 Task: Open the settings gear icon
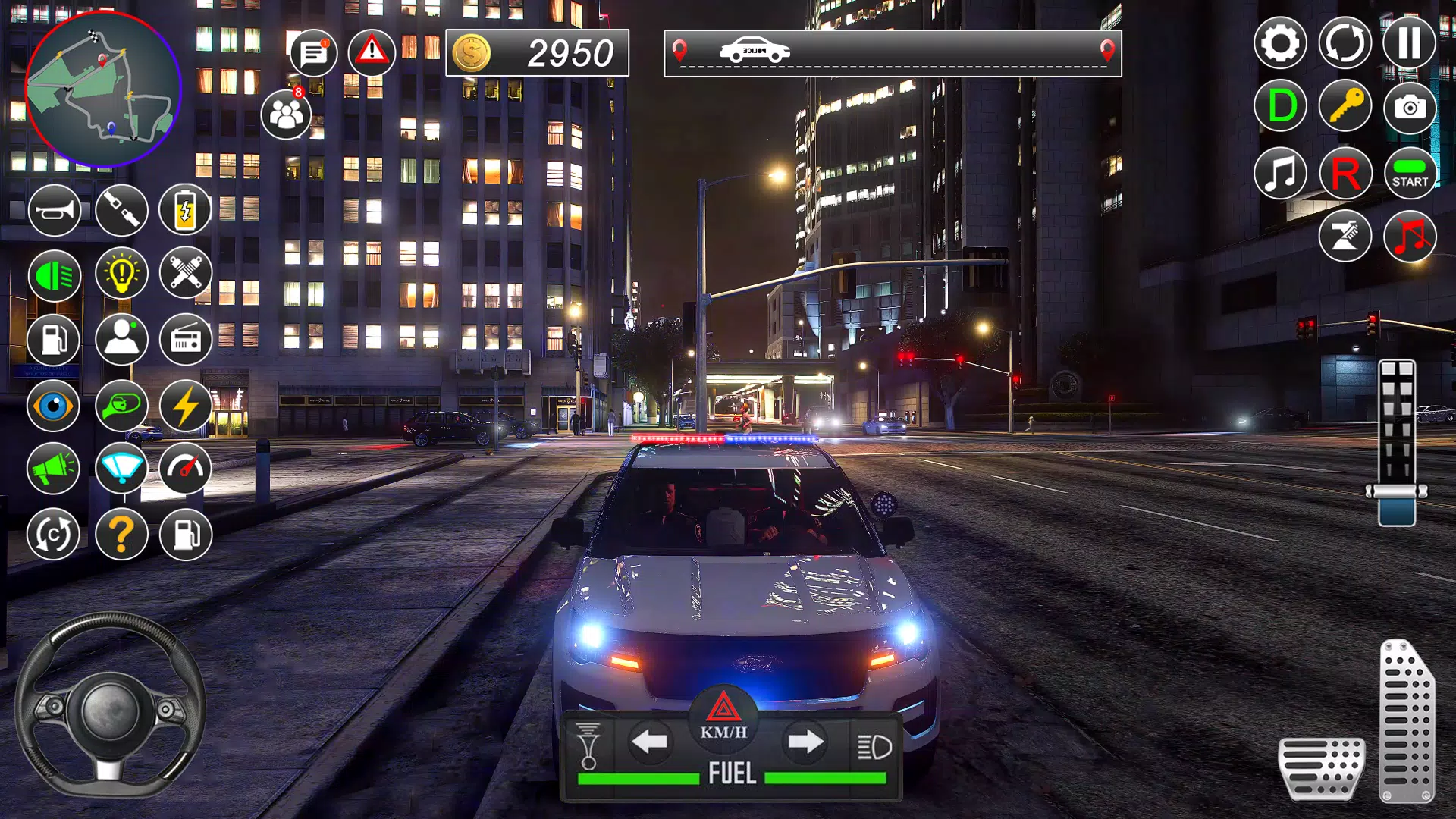[x=1280, y=43]
